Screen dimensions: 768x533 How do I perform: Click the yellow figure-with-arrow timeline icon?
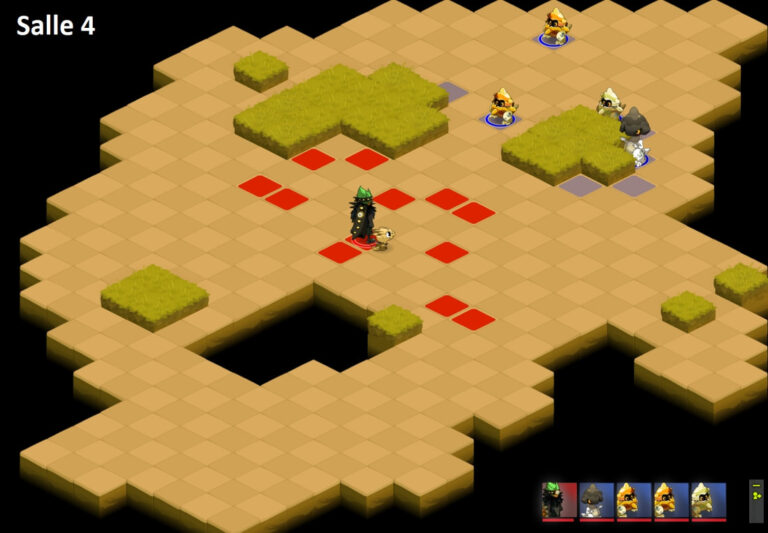tap(756, 495)
